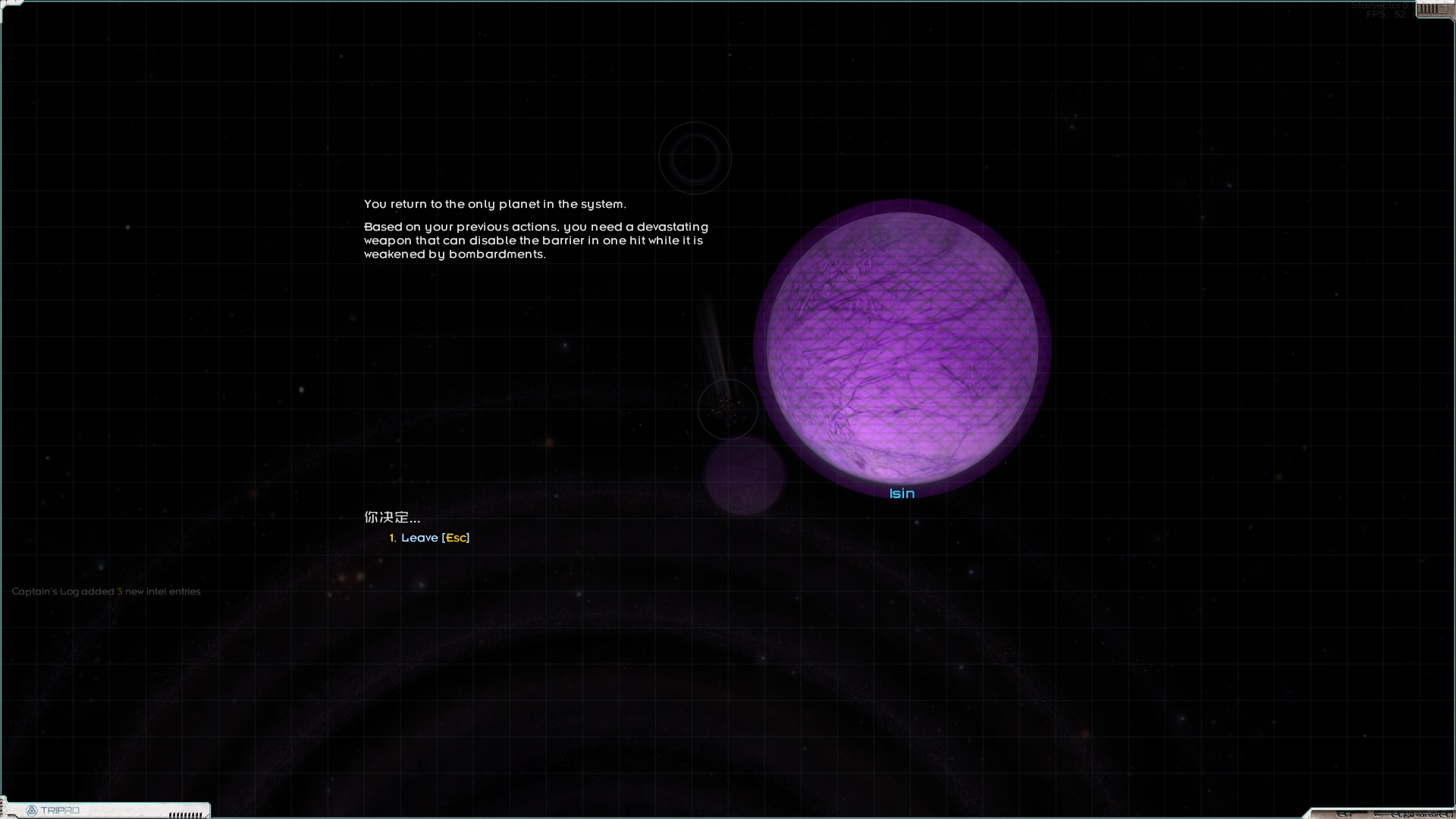
Task: Click the Isin planet name label
Action: coord(902,493)
